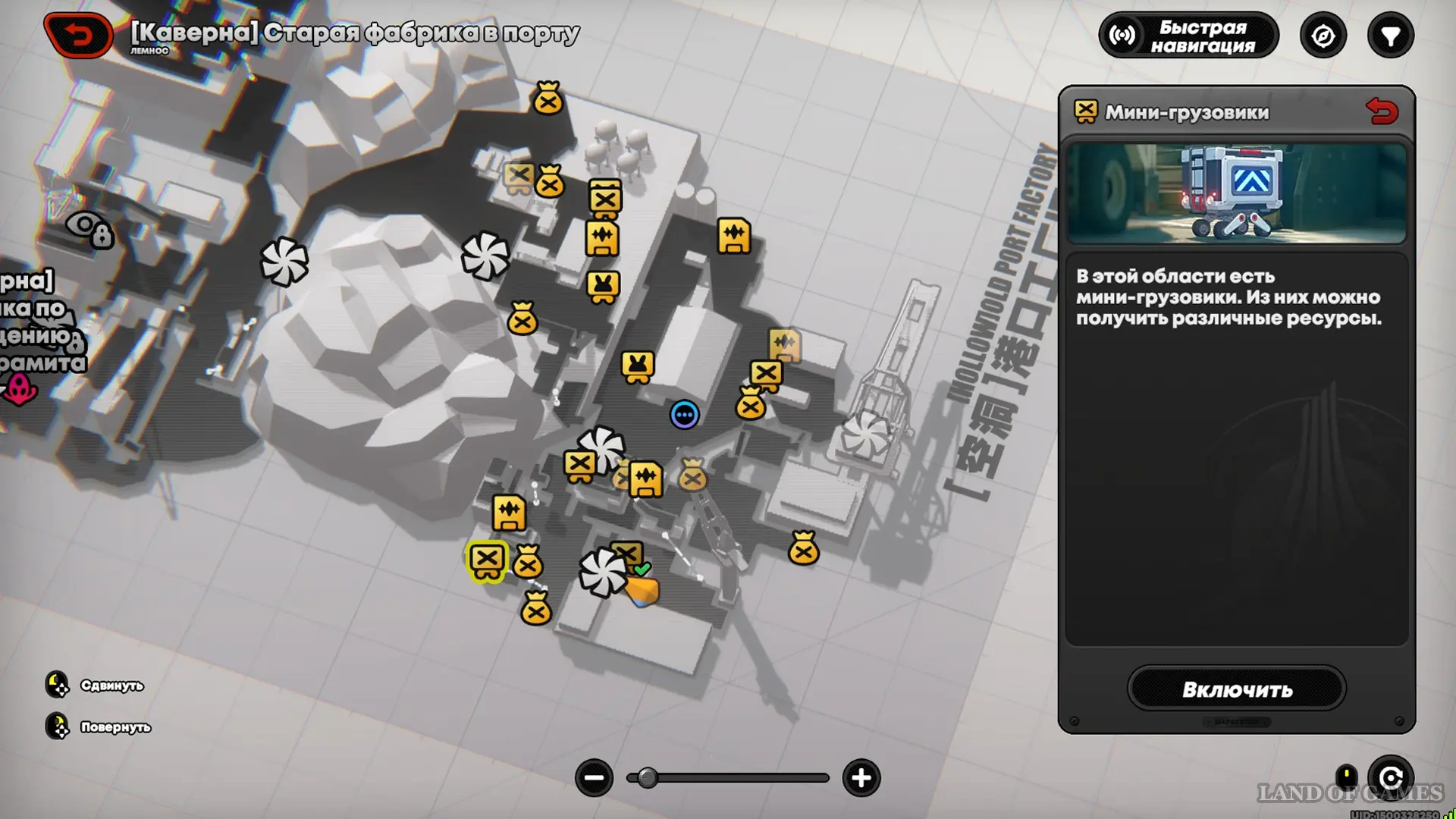This screenshot has width=1456, height=819.
Task: Activate the Включить button
Action: point(1237,689)
